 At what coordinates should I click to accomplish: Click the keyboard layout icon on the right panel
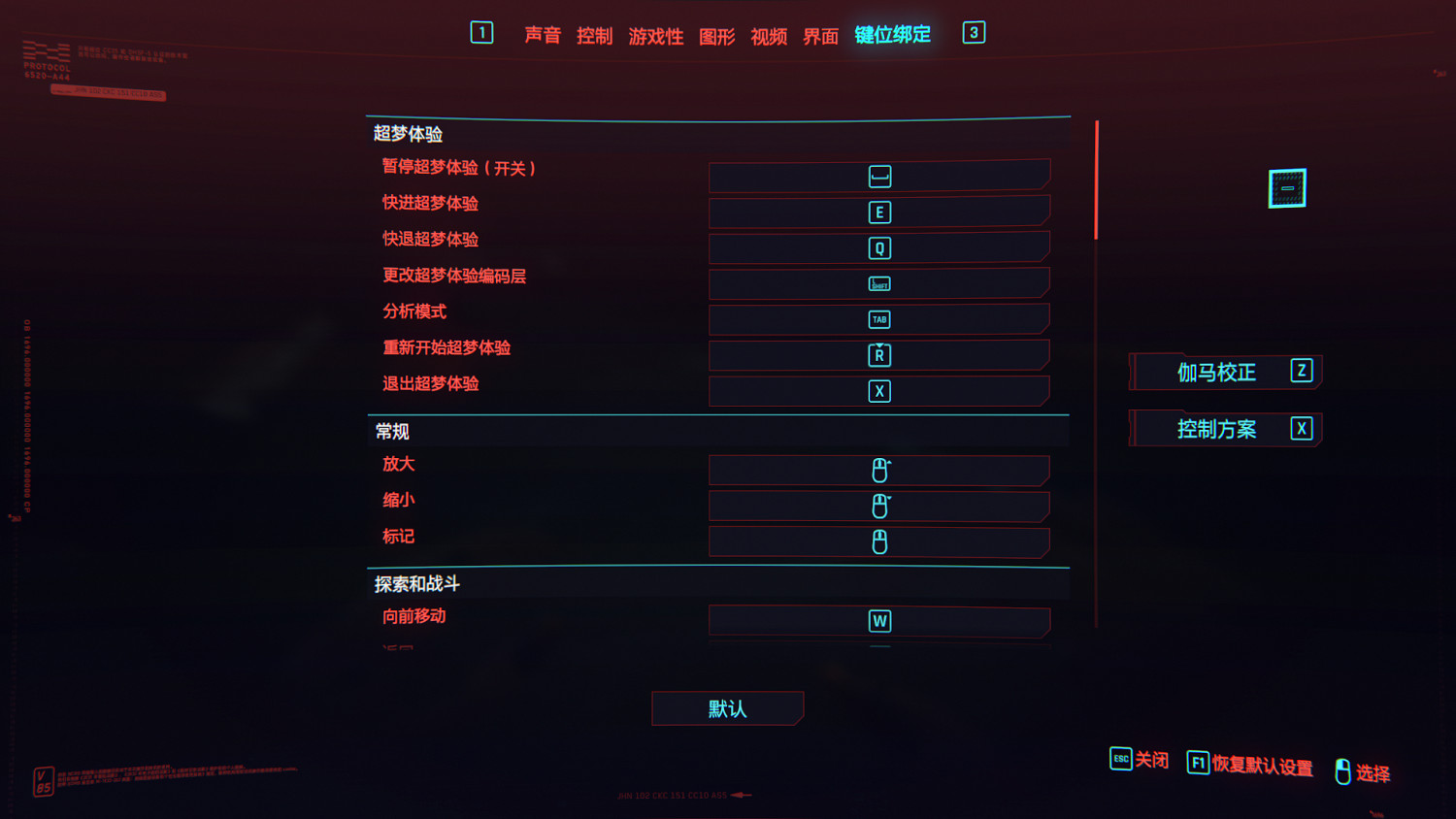[x=1285, y=187]
